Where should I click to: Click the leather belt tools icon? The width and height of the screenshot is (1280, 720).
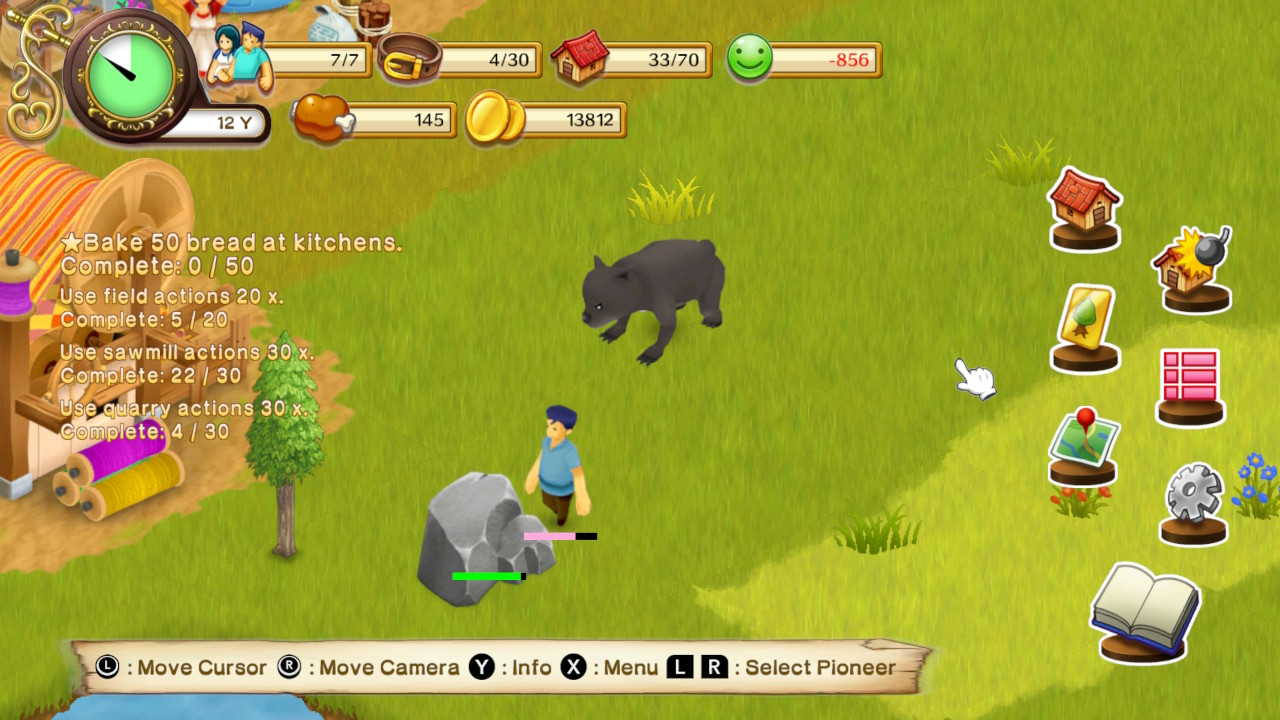[408, 58]
